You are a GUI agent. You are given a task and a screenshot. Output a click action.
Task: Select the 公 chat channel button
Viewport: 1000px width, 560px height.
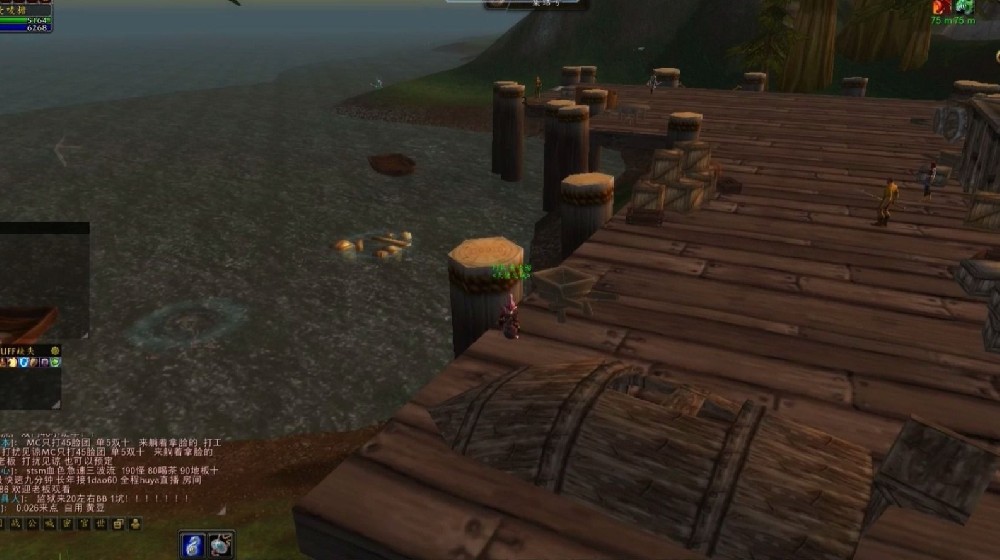(33, 524)
